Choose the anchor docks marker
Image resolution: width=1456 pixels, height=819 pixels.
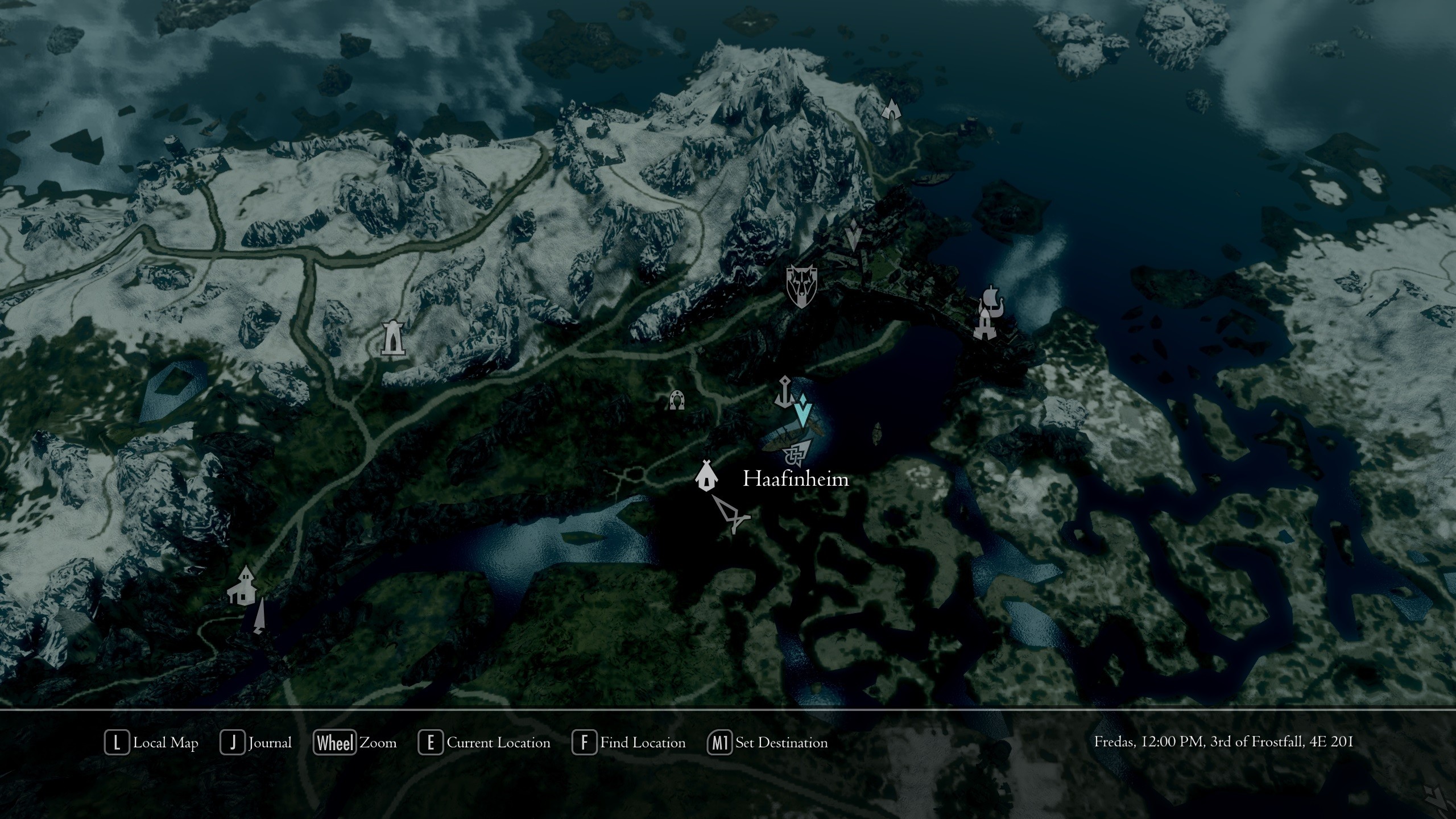(784, 391)
